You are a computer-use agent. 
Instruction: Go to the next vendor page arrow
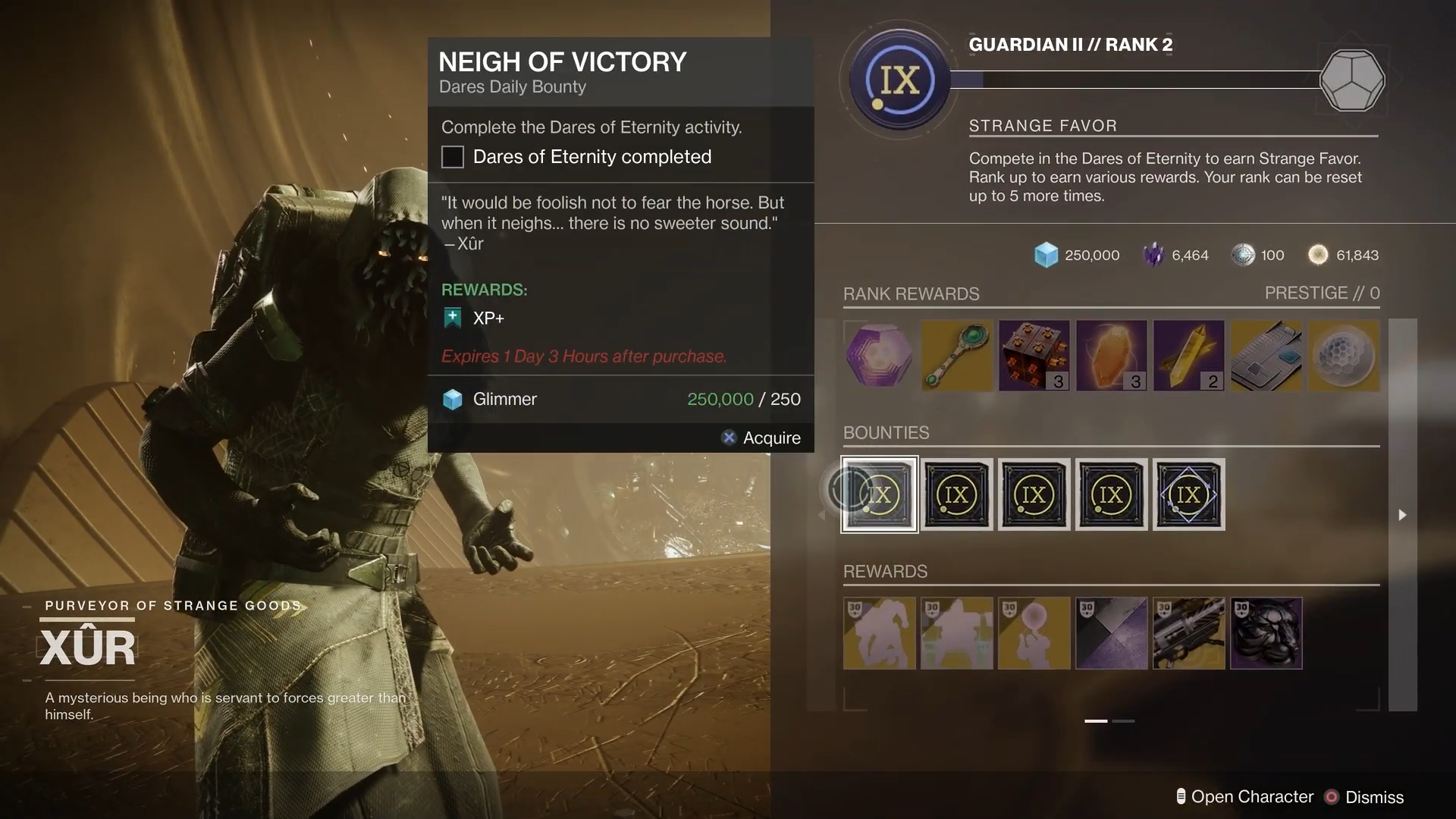[x=1402, y=515]
